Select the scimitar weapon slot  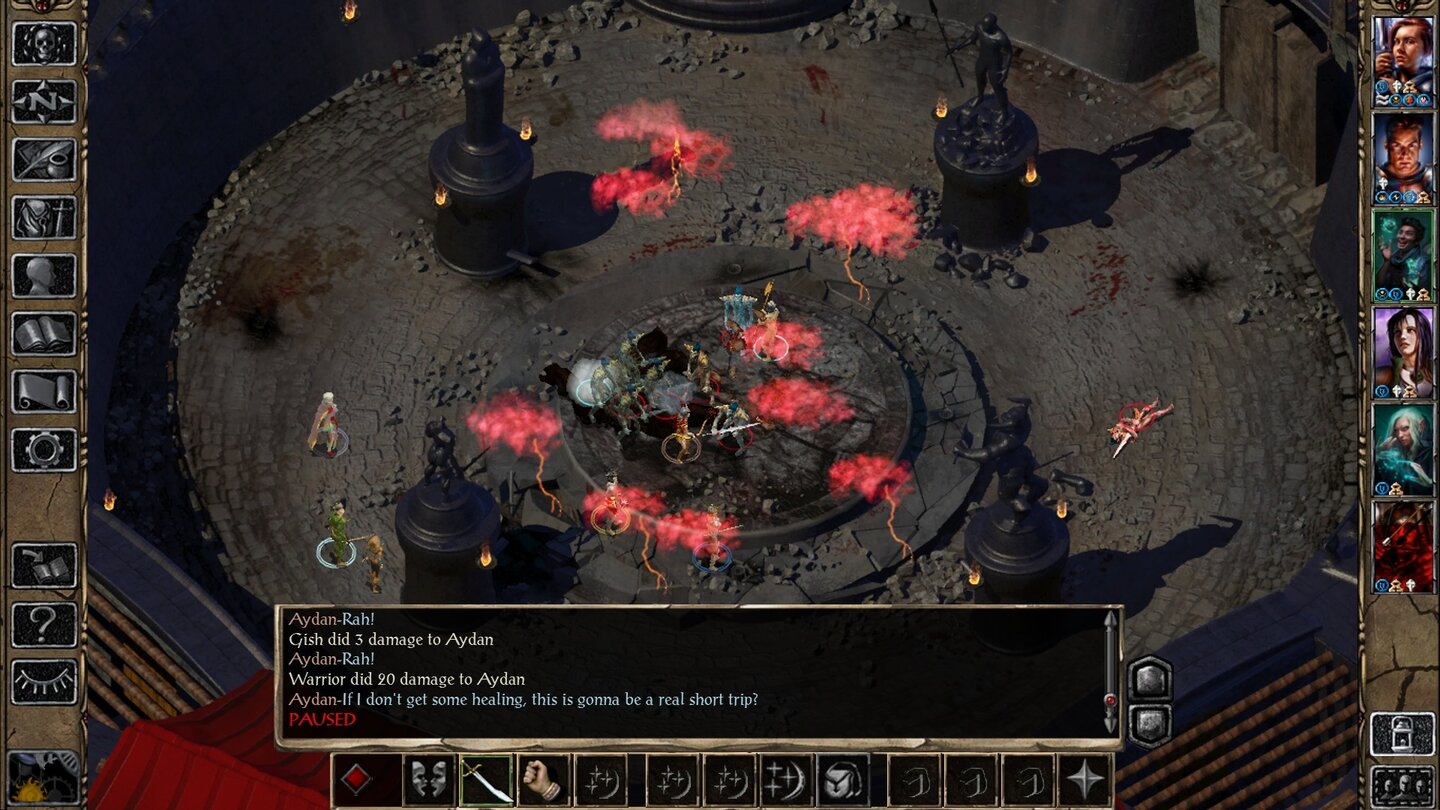486,780
